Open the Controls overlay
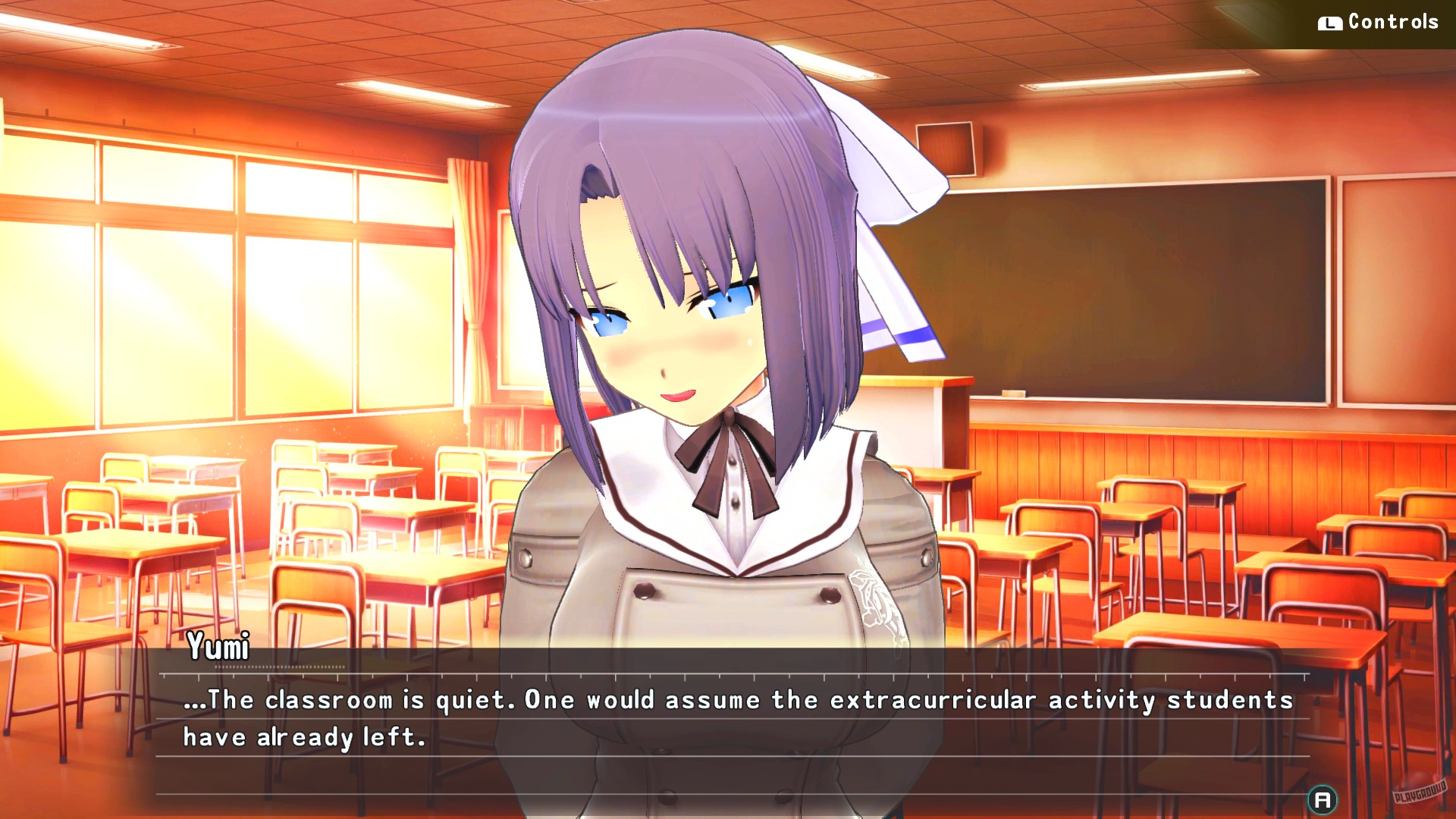Image resolution: width=1456 pixels, height=819 pixels. (x=1394, y=21)
